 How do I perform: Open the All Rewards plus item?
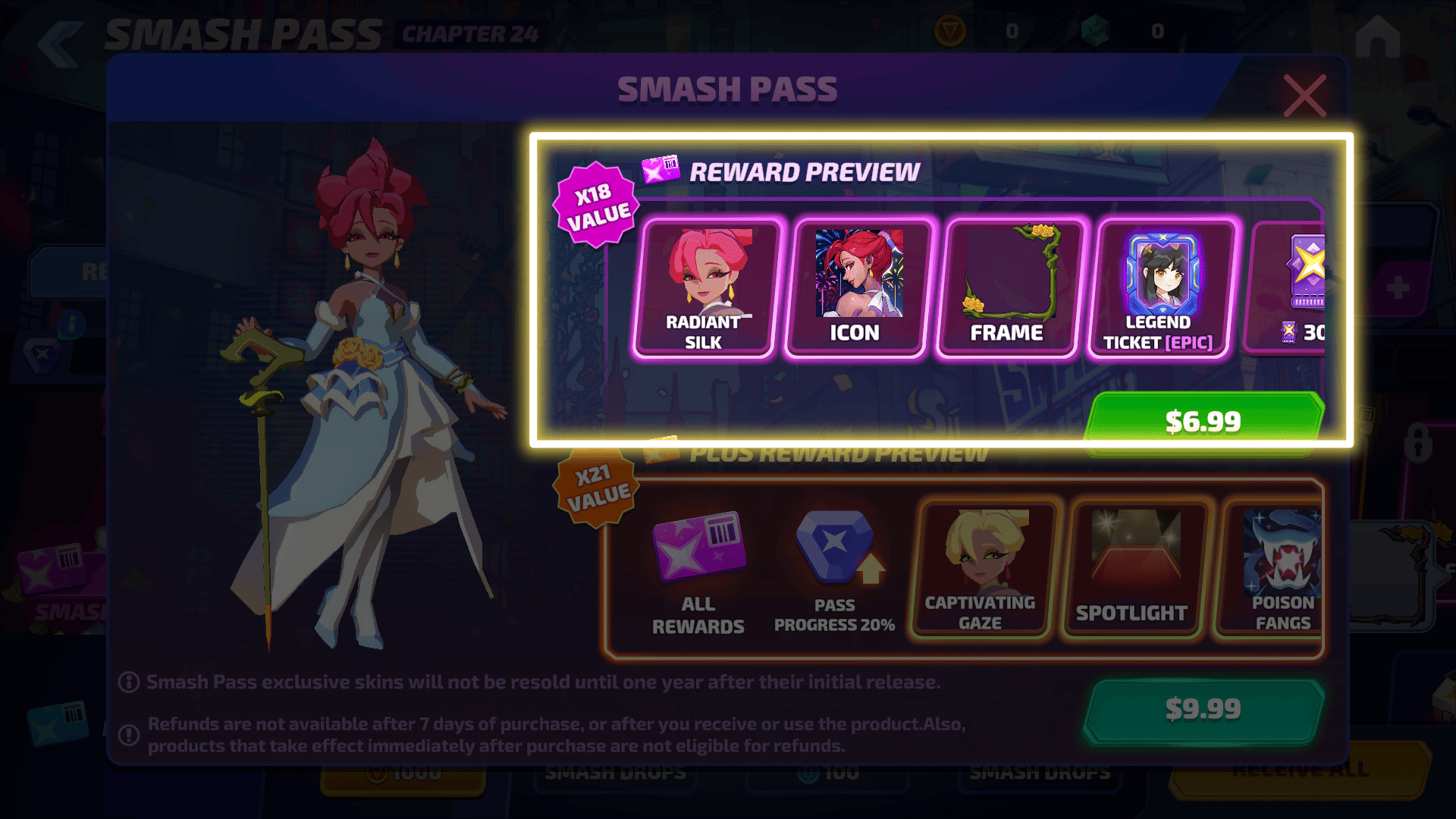pos(698,573)
